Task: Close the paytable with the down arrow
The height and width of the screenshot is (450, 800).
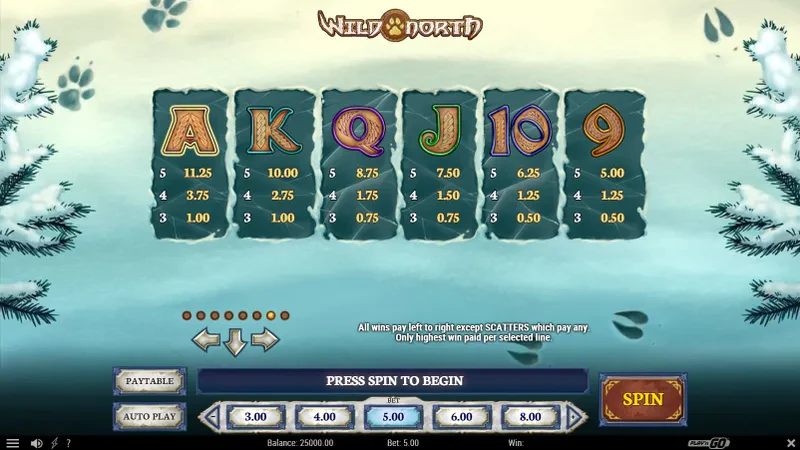Action: pyautogui.click(x=235, y=342)
